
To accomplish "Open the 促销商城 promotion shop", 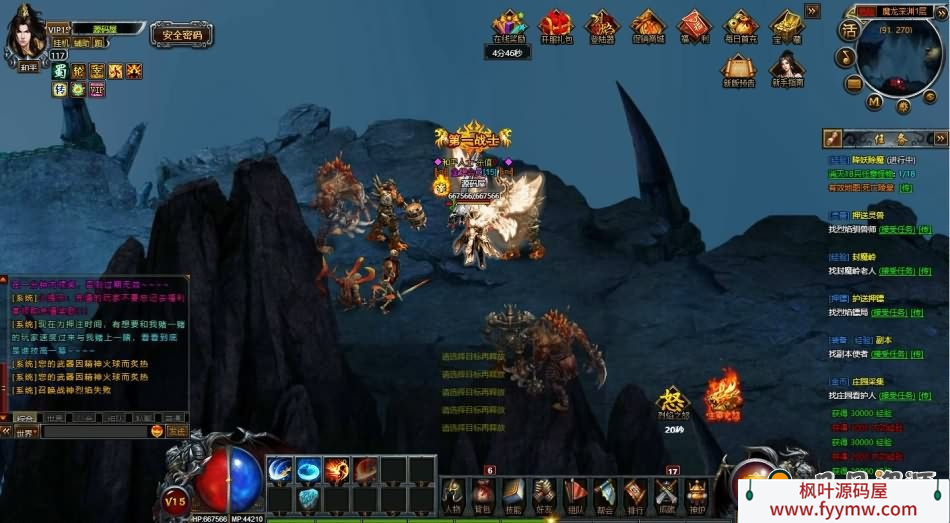I will 648,24.
